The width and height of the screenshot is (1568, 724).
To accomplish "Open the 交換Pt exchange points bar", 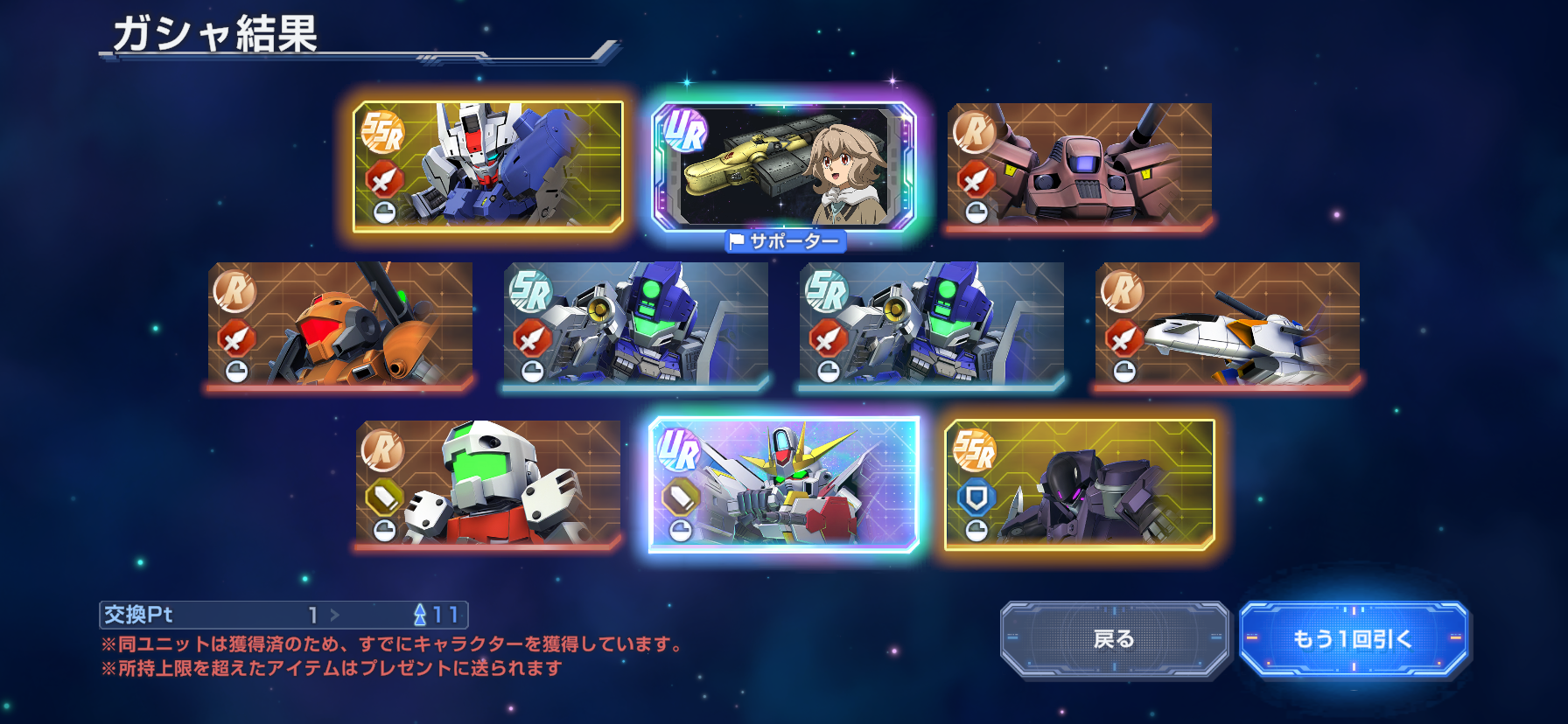I will tap(283, 615).
